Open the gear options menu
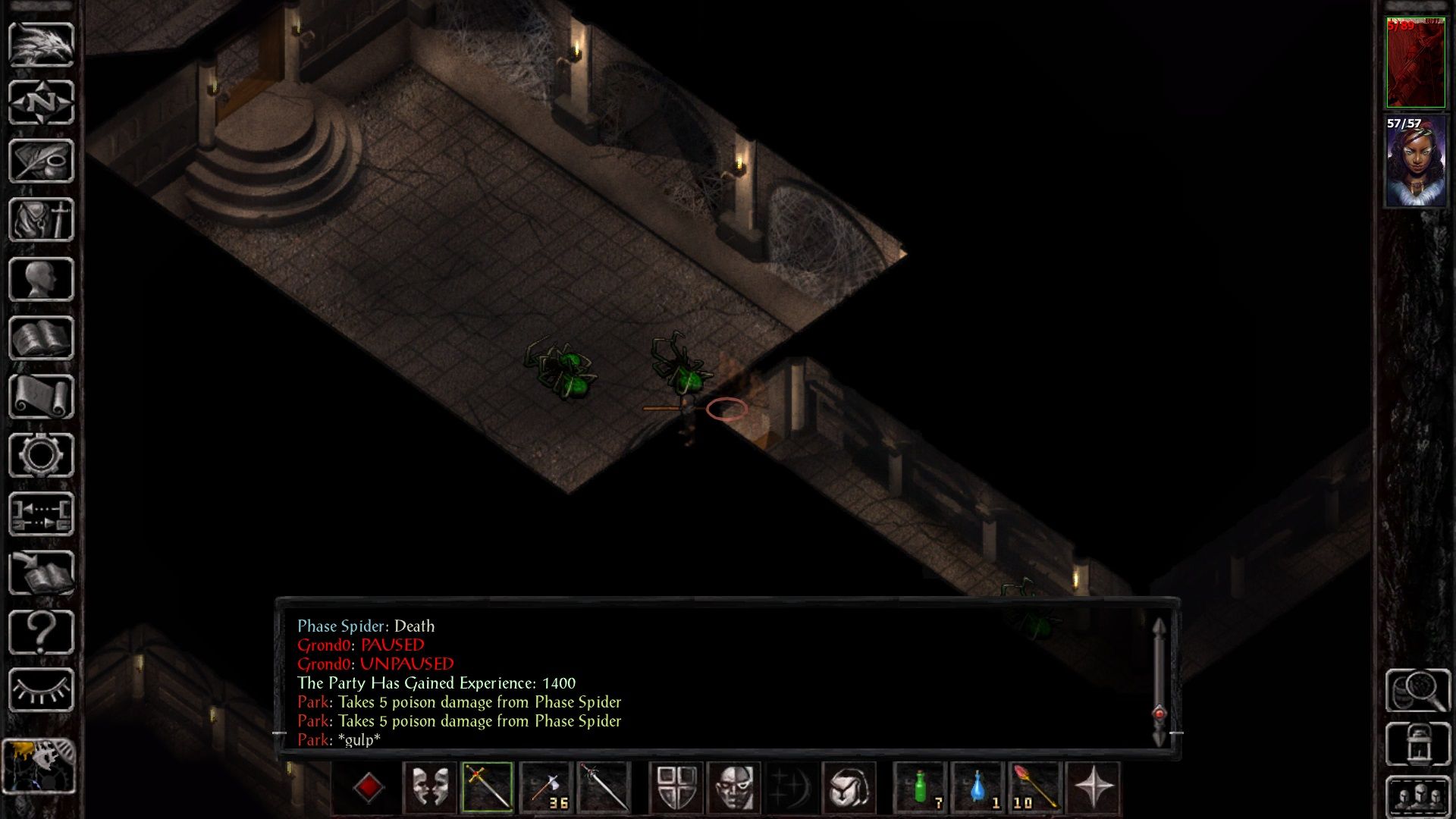1456x819 pixels. (x=41, y=455)
